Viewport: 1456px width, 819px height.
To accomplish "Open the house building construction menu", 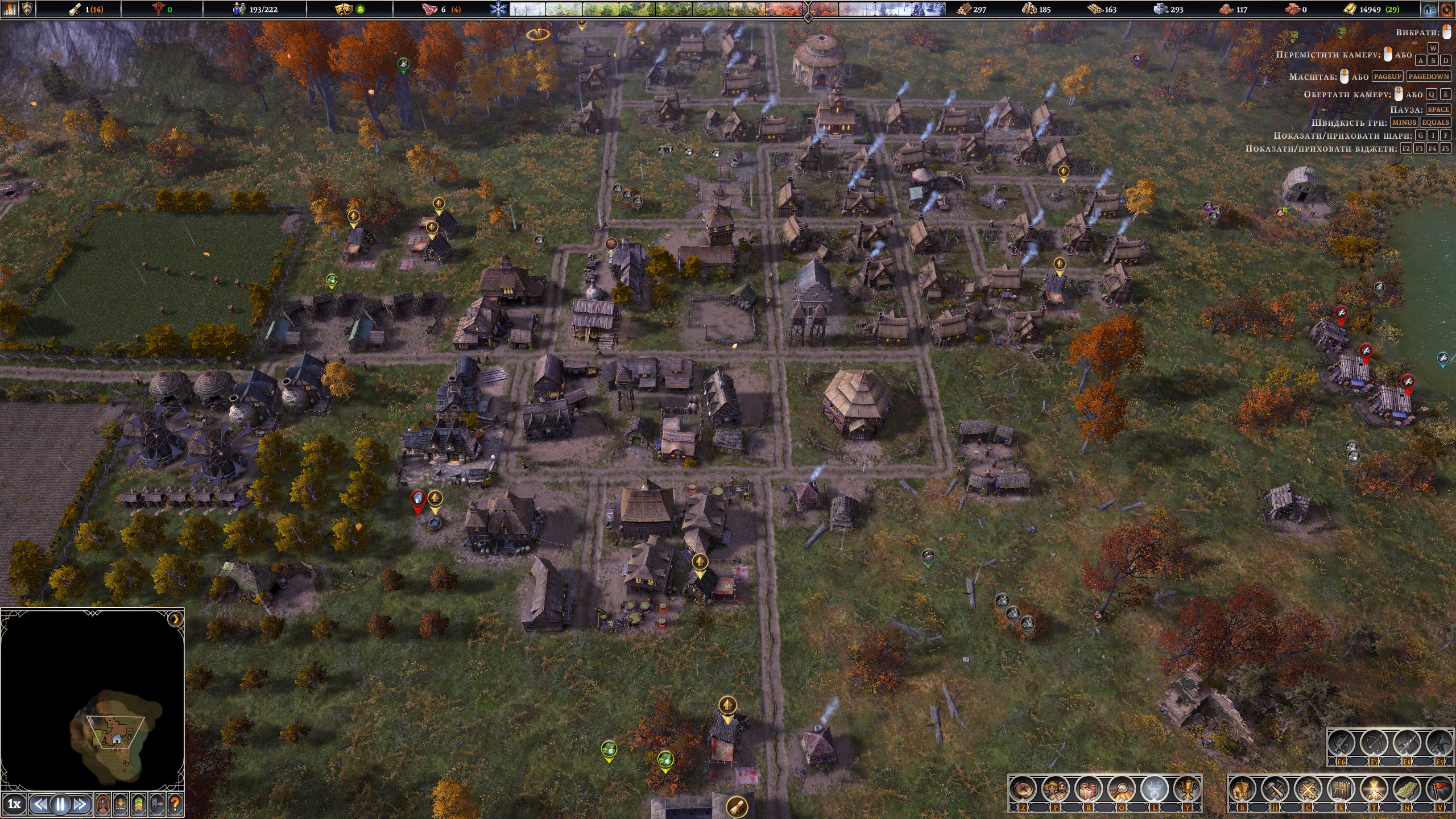I will tap(1242, 789).
